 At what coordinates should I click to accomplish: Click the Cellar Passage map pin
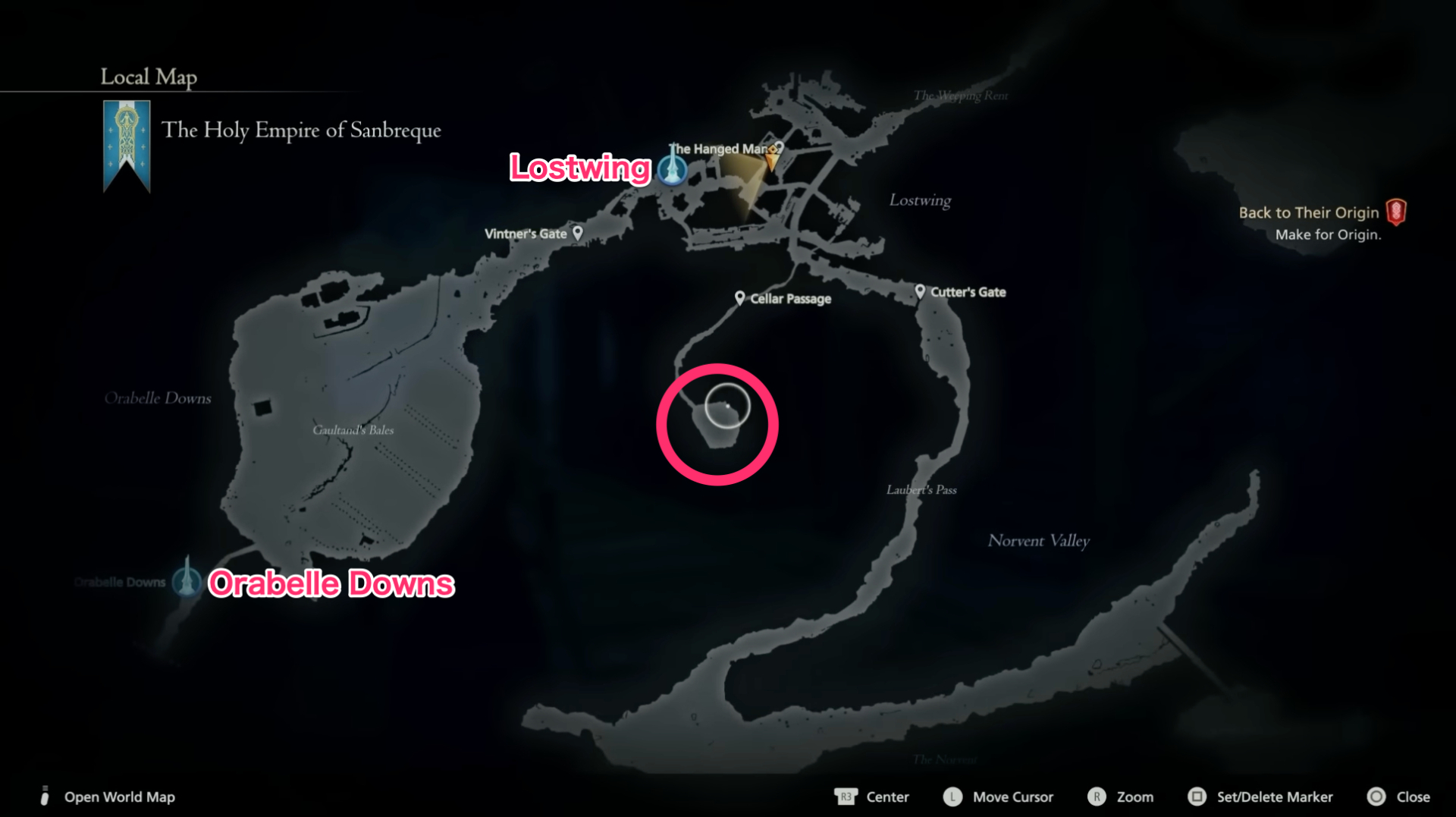click(x=740, y=297)
